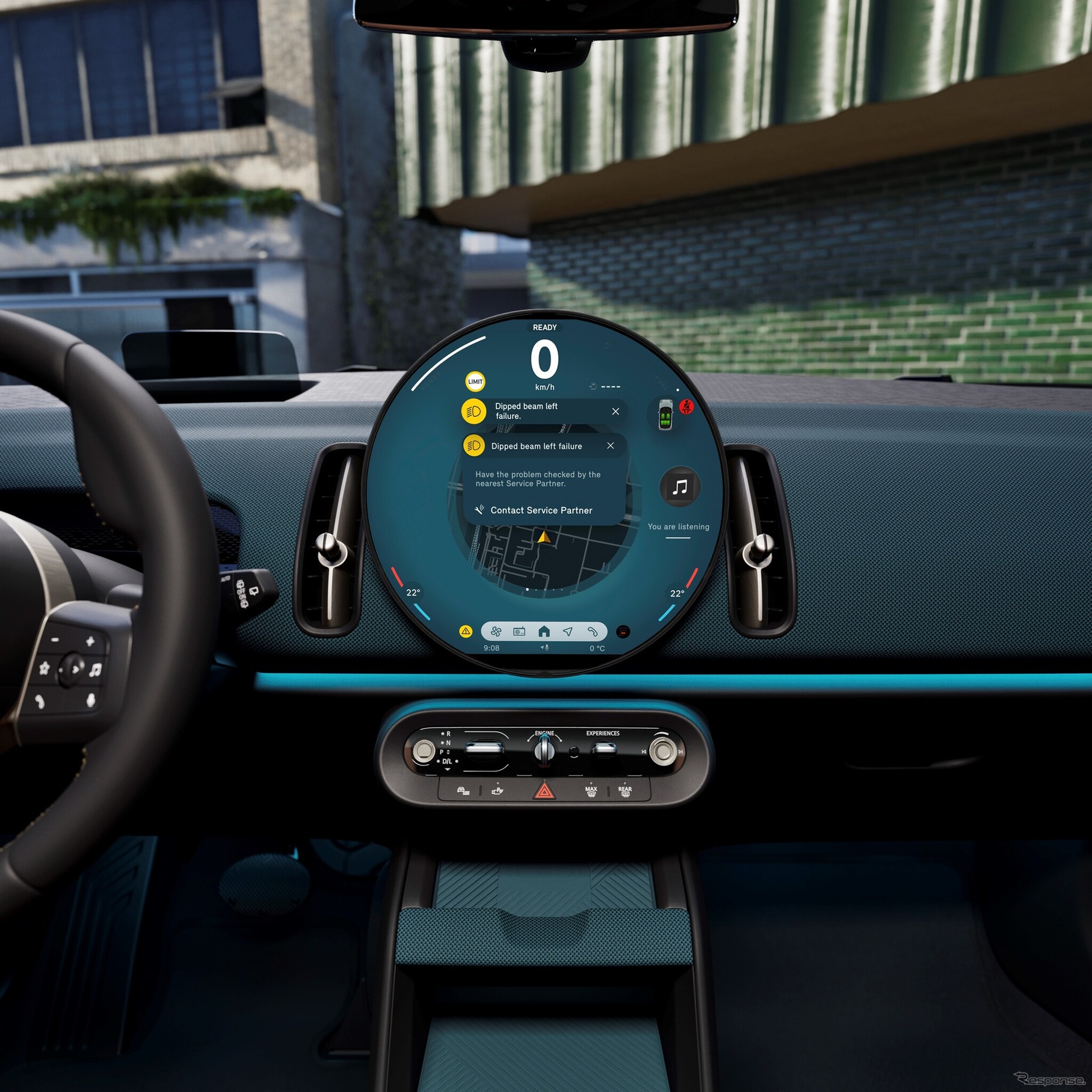Open climate controls with the fan icon
Image resolution: width=1092 pixels, height=1092 pixels.
point(496,631)
